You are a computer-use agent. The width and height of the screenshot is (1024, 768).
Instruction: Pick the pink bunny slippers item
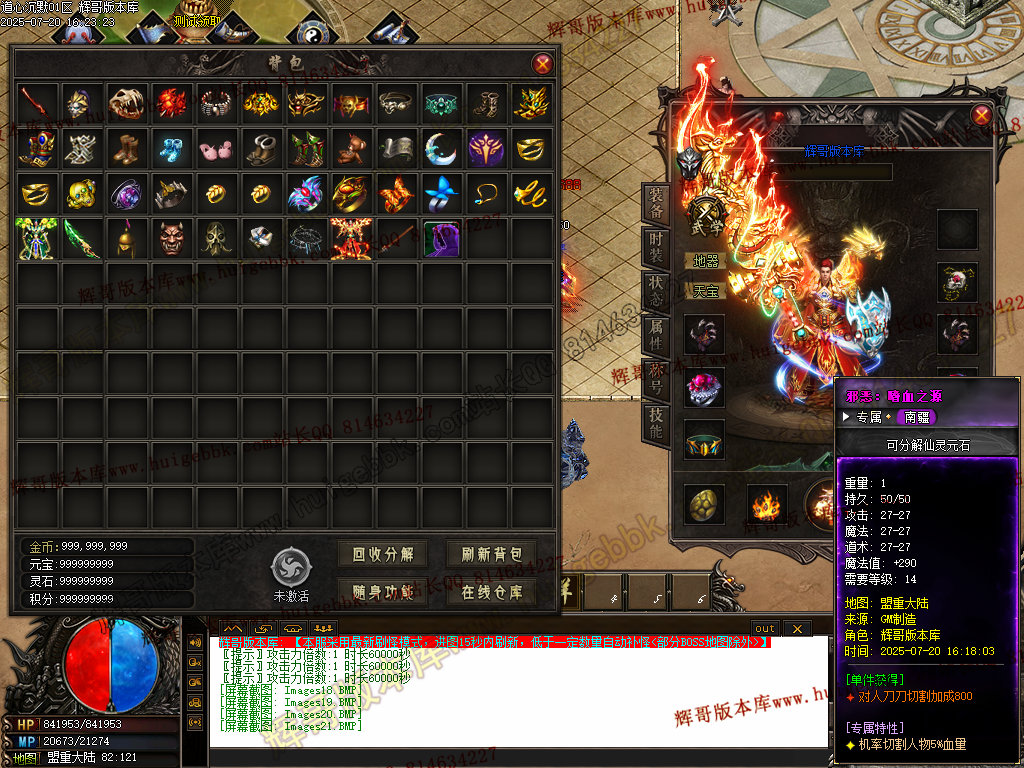(x=215, y=148)
